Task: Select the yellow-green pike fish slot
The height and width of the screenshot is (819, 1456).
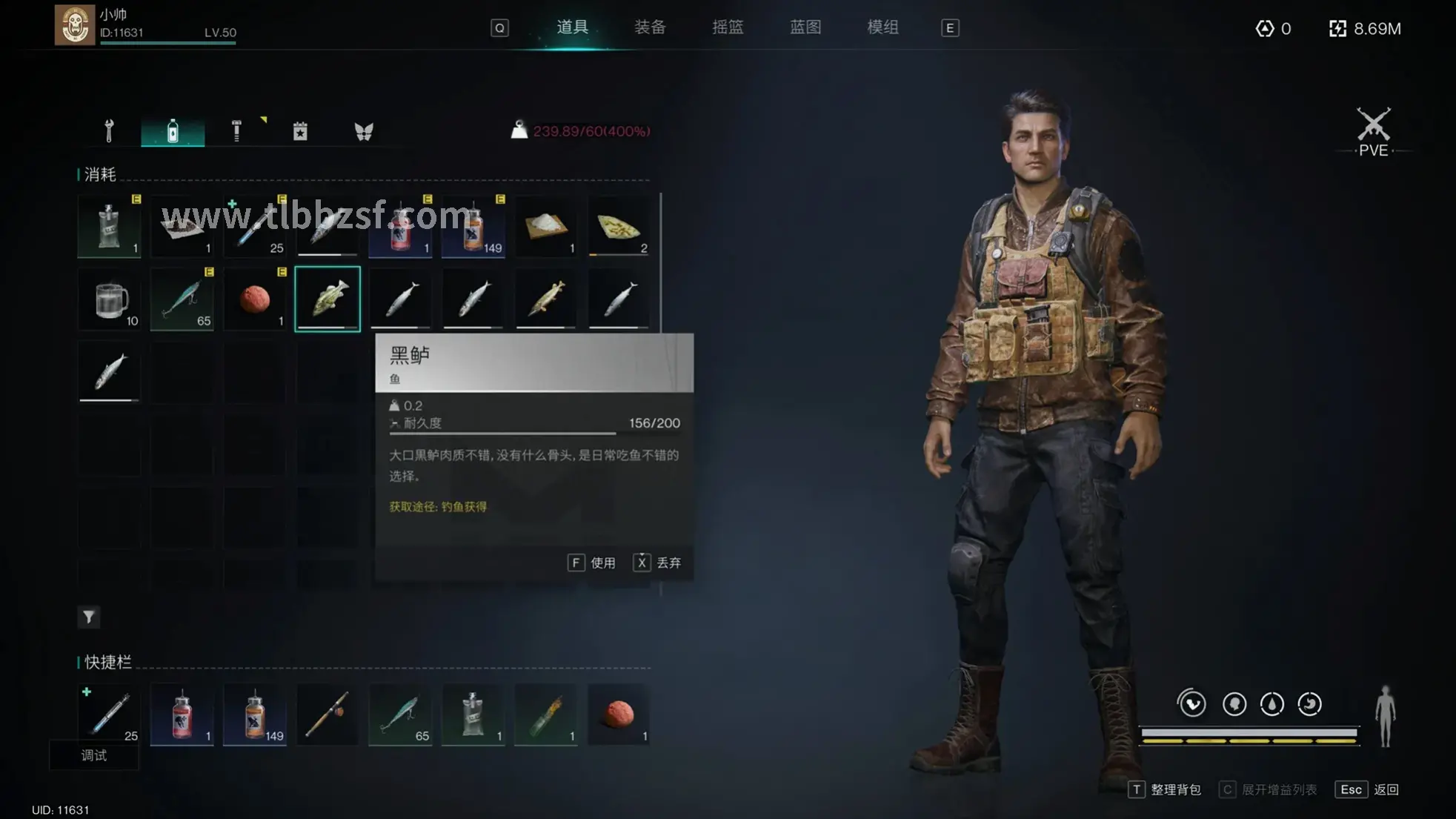Action: pyautogui.click(x=545, y=300)
